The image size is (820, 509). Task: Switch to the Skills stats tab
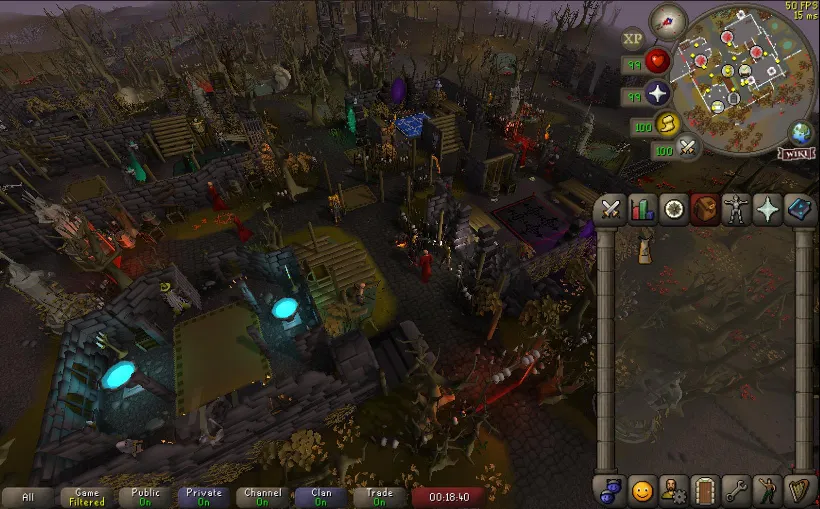(643, 210)
